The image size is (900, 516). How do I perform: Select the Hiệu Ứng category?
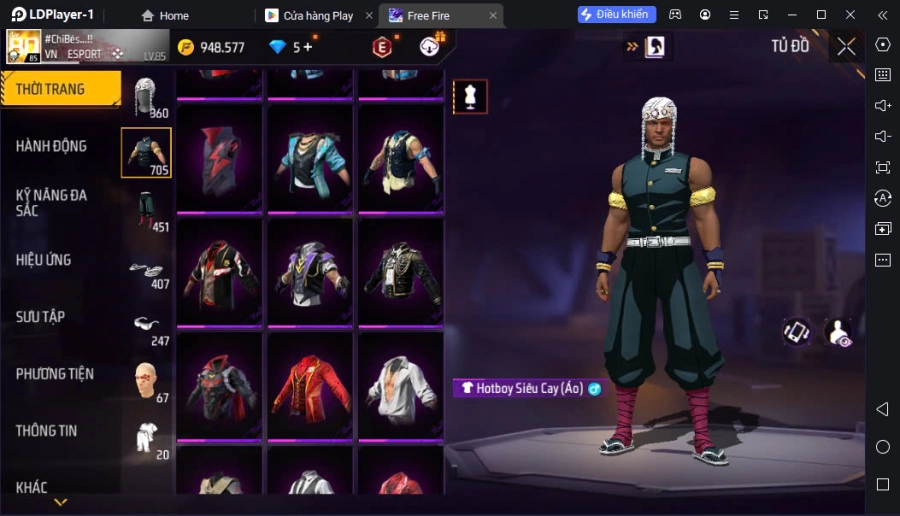point(44,260)
